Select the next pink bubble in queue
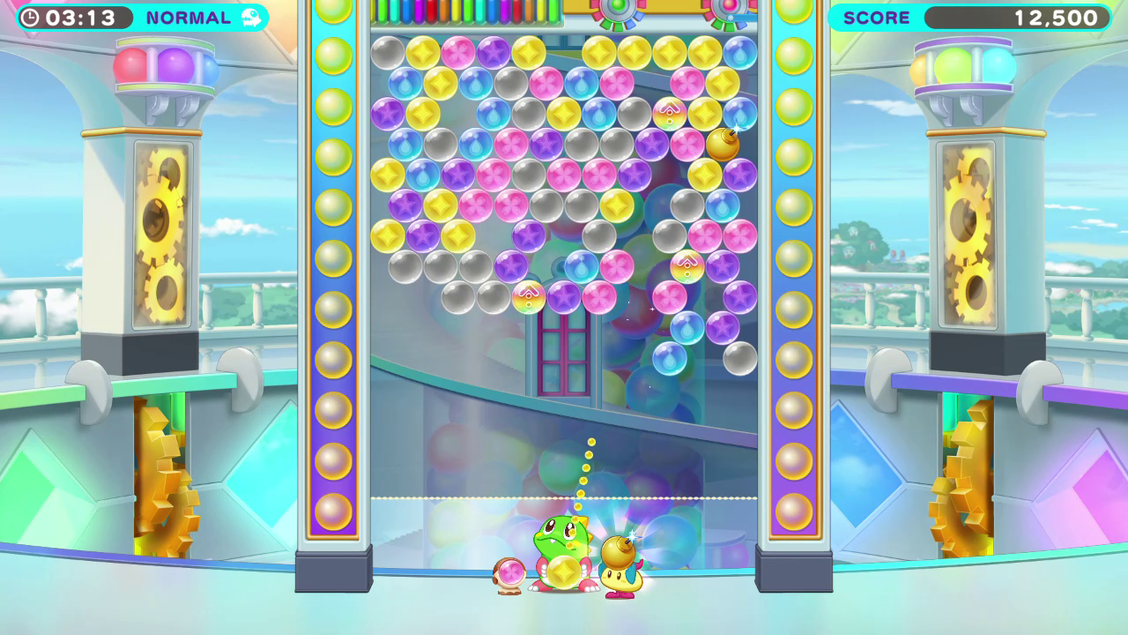This screenshot has height=635, width=1128. click(511, 573)
